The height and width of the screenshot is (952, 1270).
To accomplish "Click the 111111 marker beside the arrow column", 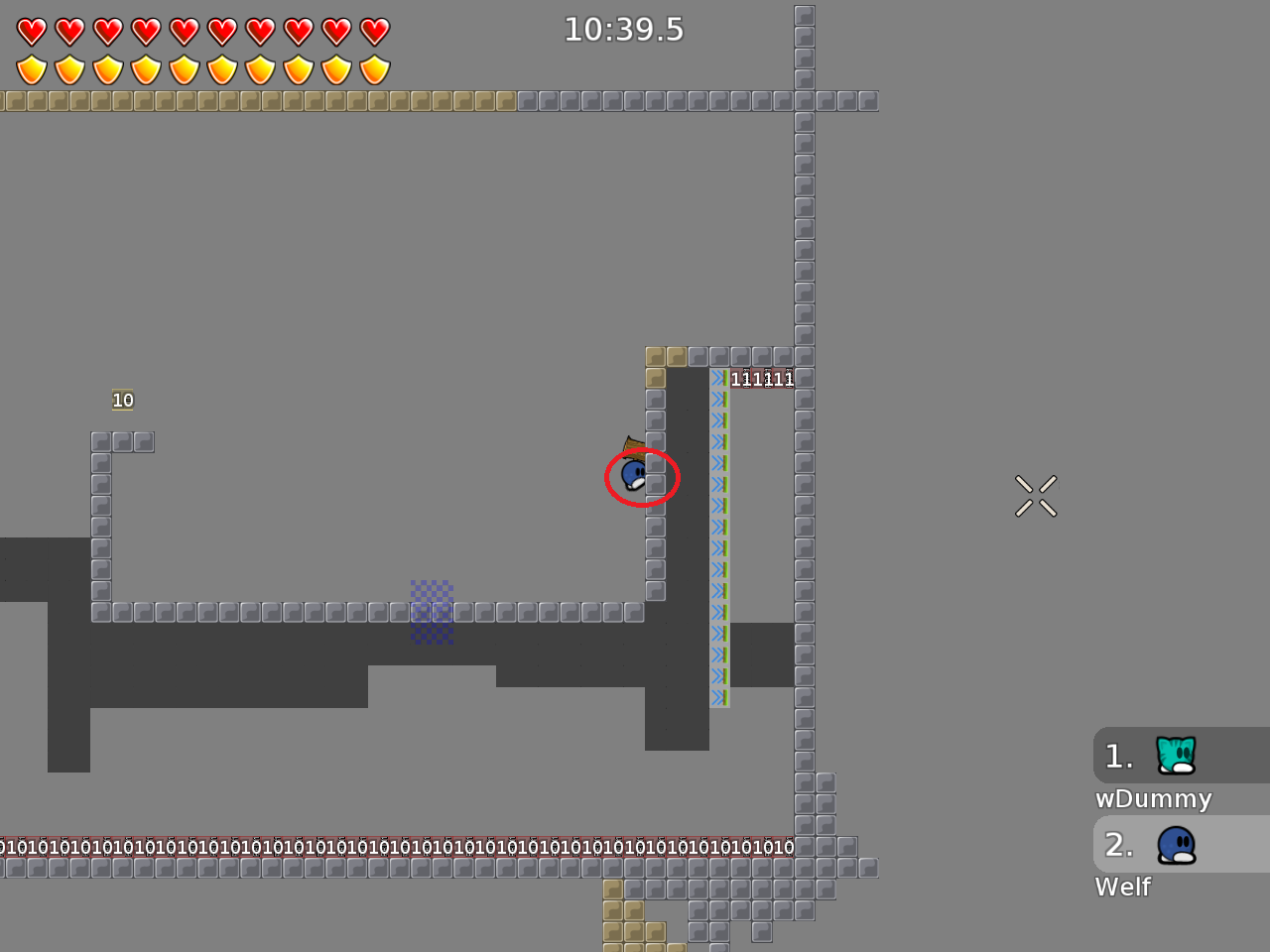I will pos(762,378).
